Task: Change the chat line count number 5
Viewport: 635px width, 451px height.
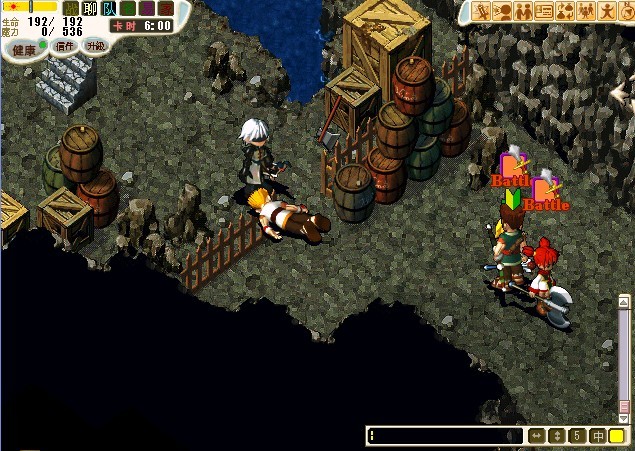Action: [577, 436]
